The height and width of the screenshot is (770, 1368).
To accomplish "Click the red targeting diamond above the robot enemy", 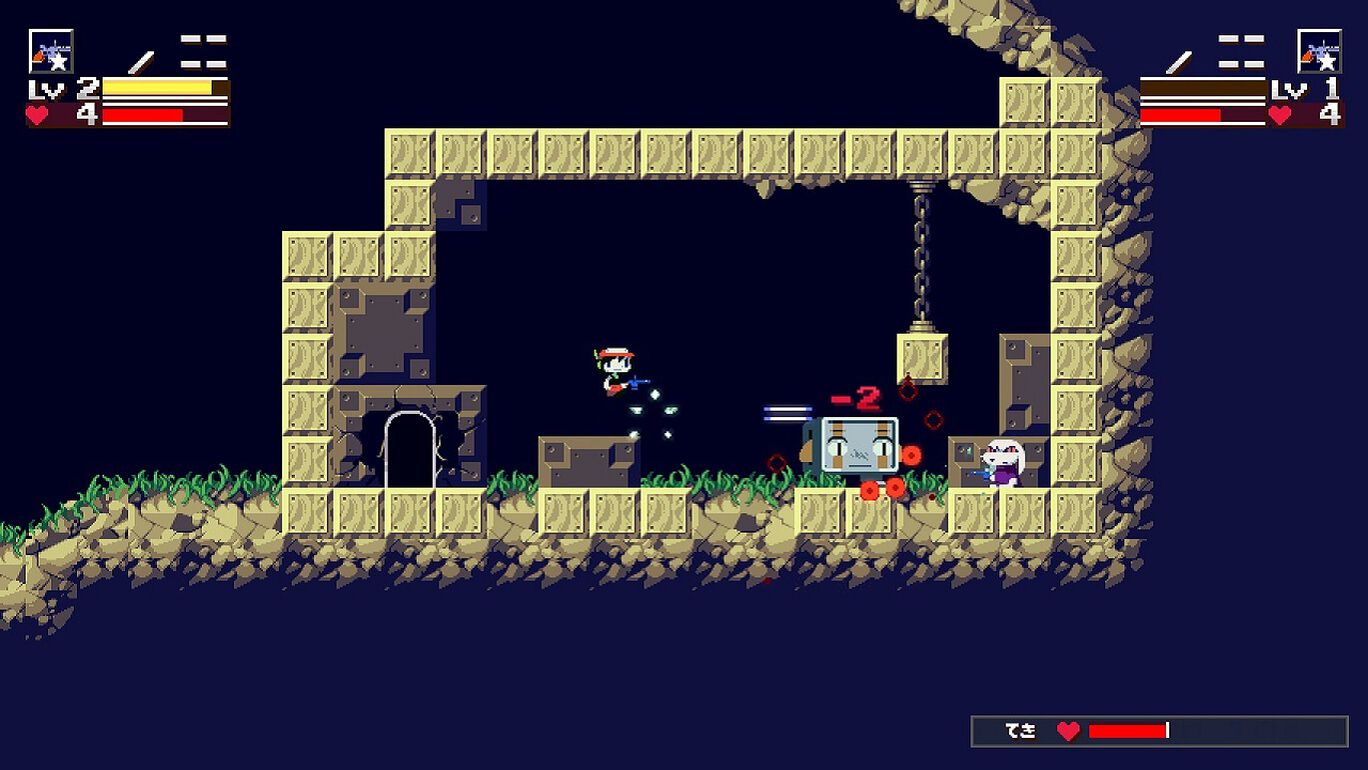I will pos(909,388).
